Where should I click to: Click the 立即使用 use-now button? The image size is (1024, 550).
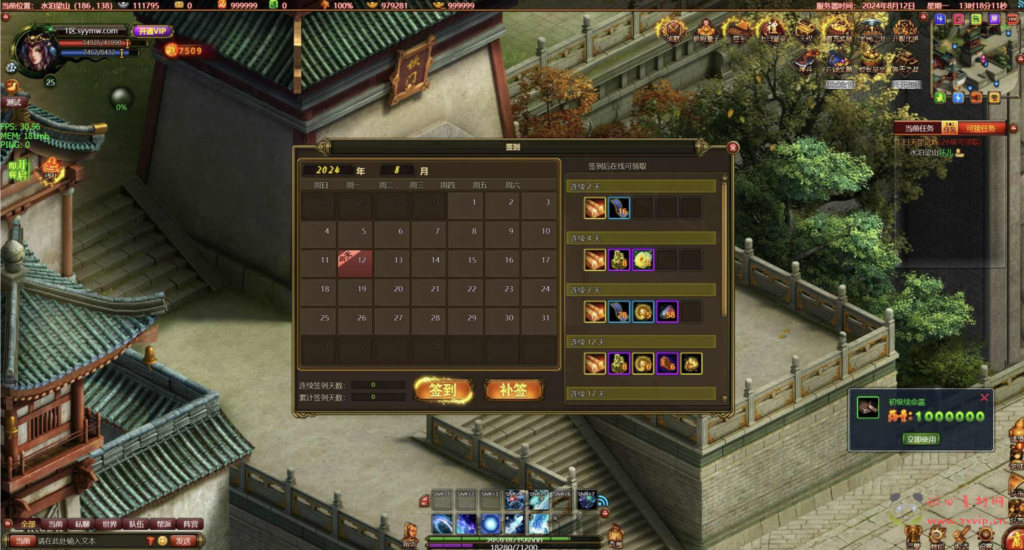click(921, 439)
